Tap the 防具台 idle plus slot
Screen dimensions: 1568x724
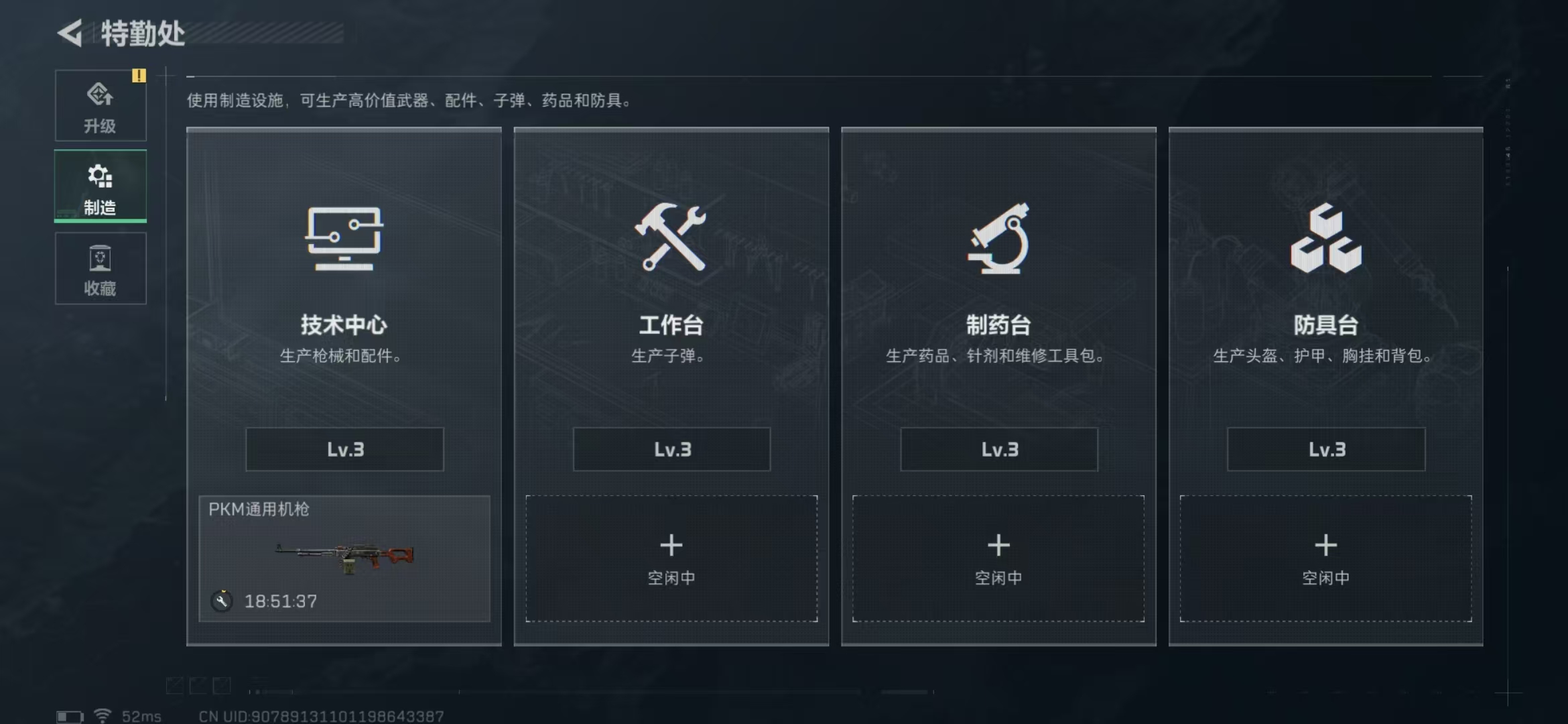pyautogui.click(x=1325, y=558)
